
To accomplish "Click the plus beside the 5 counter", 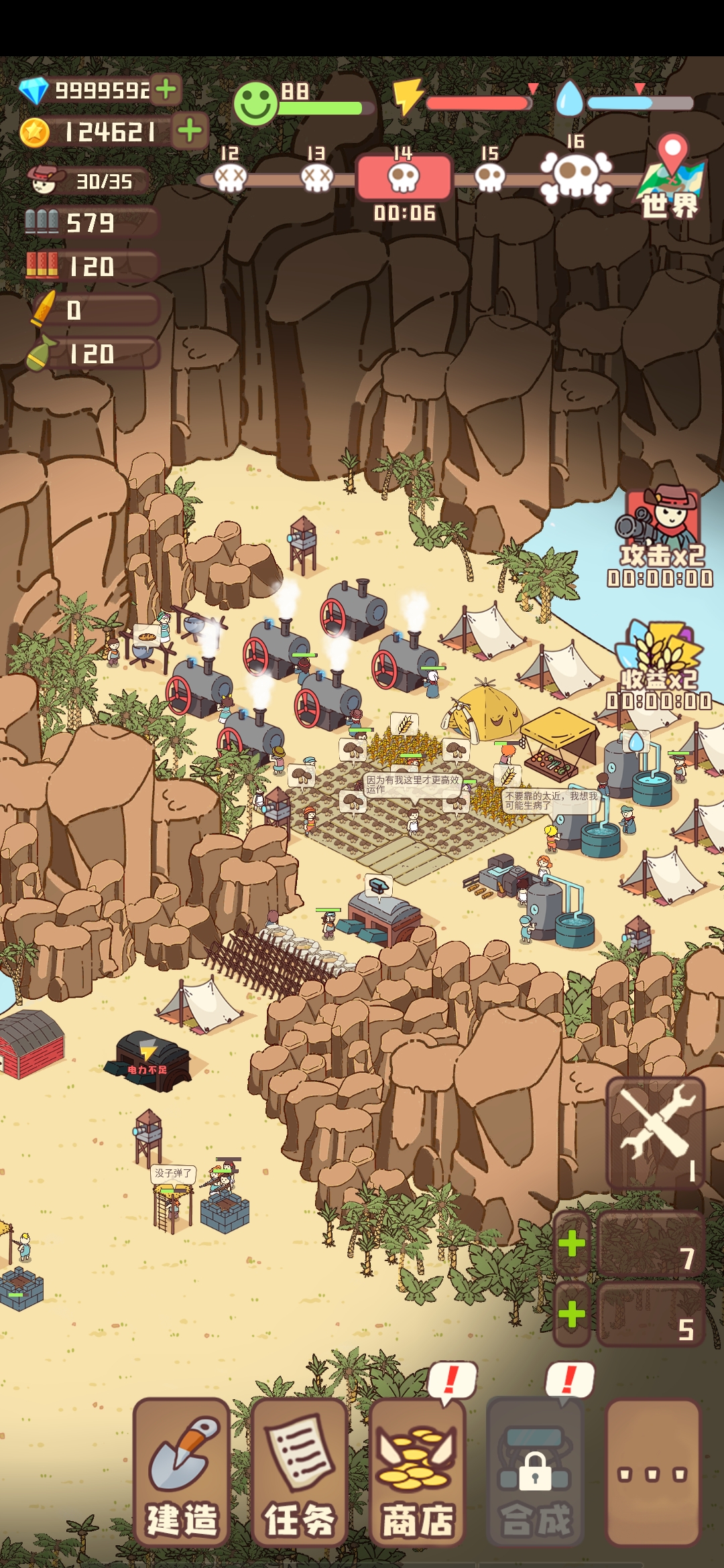I will 572,1314.
